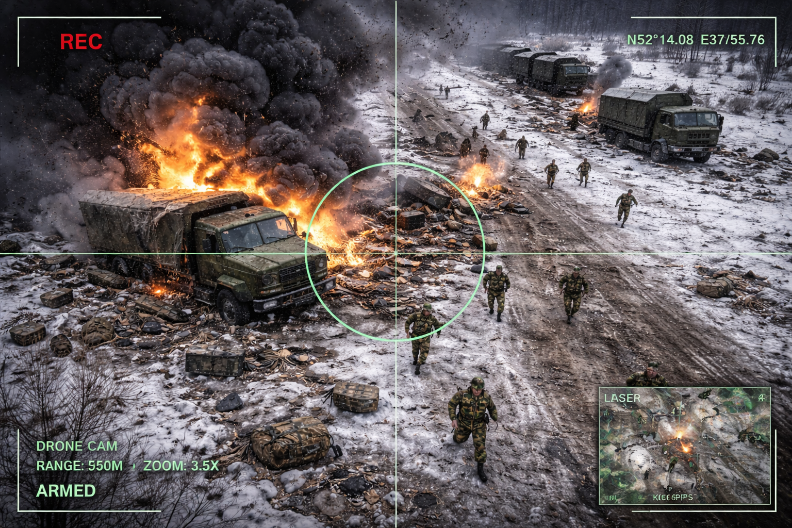Open the LASER picture-in-picture inset view

tap(684, 445)
